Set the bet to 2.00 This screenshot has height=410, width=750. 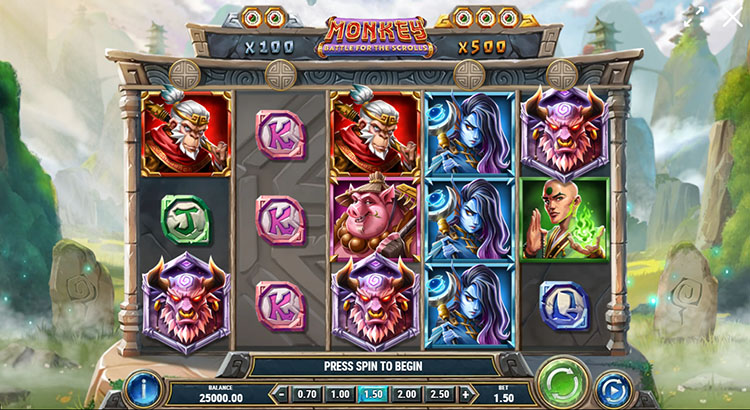click(x=406, y=395)
